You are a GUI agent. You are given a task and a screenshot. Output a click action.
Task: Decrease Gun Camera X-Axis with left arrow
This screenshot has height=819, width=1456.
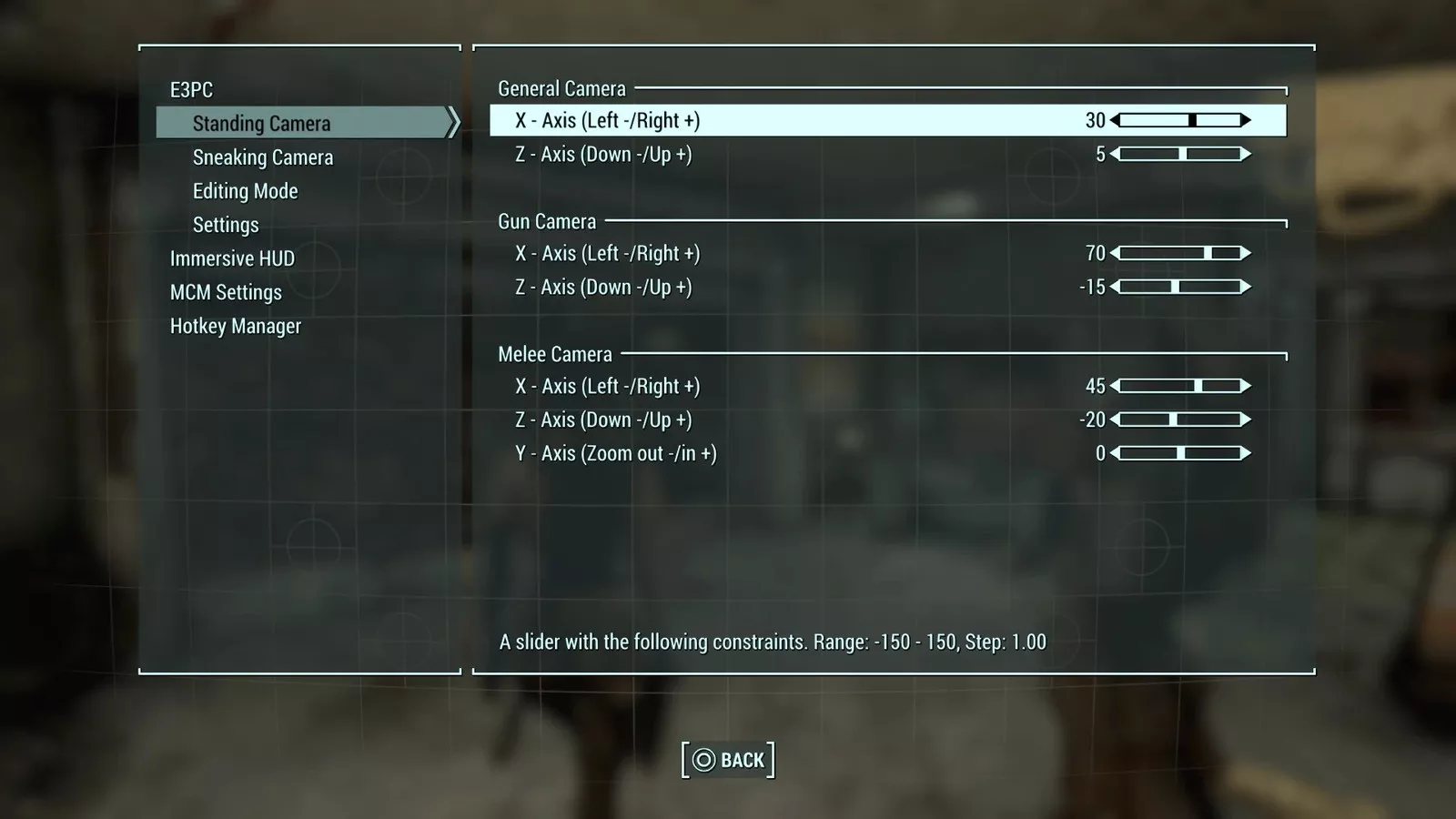[x=1115, y=253]
